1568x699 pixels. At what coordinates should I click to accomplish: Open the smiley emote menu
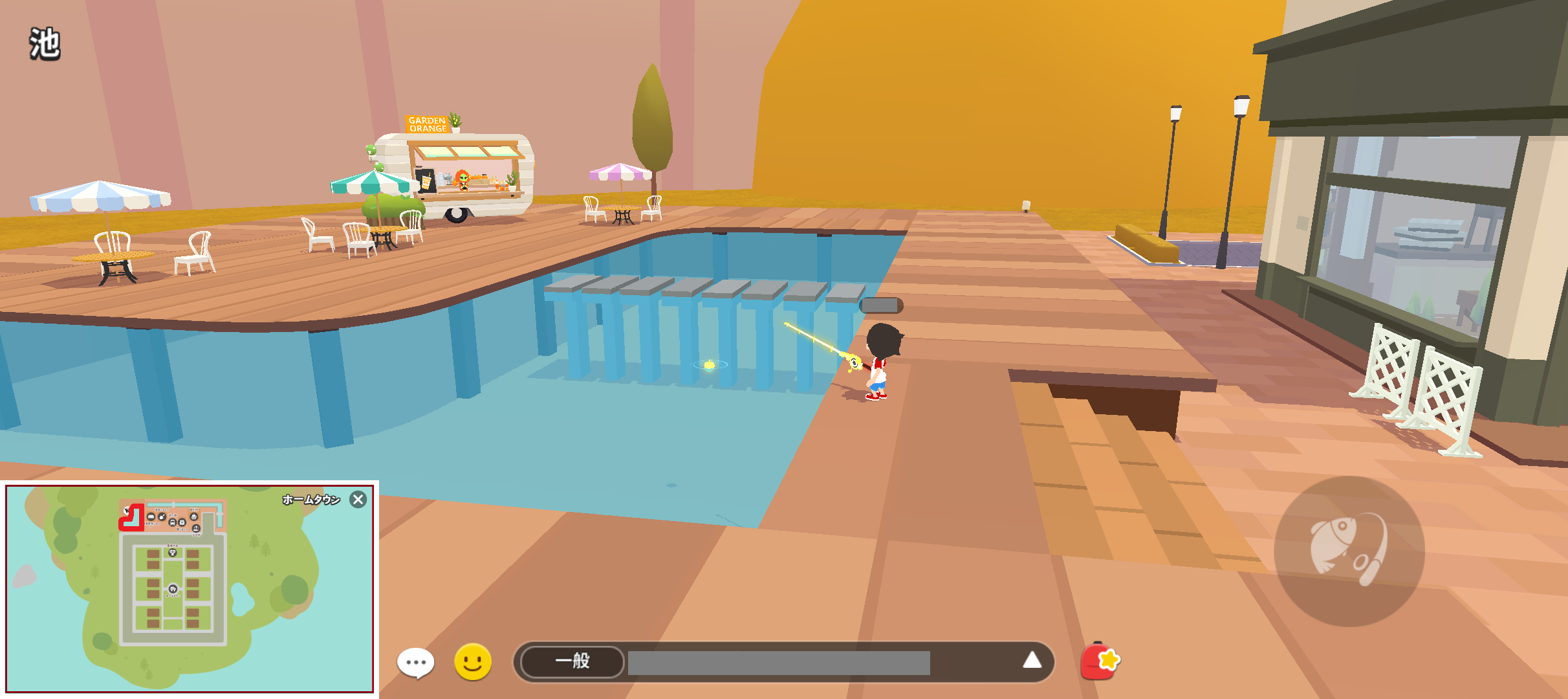(x=473, y=661)
